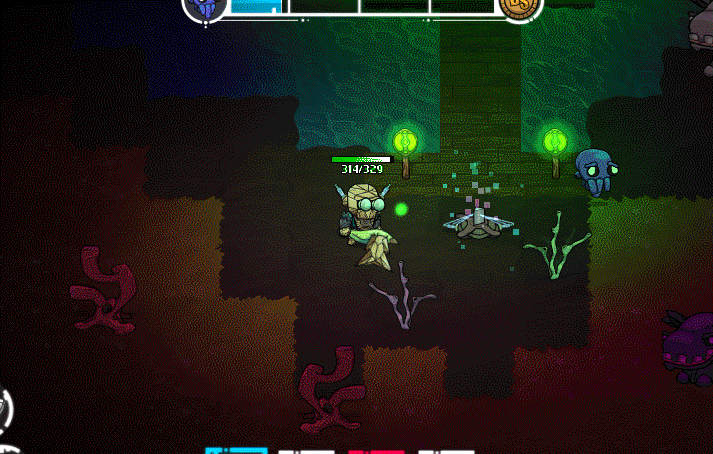Click the blue creature emblem on the top bar

click(204, 6)
